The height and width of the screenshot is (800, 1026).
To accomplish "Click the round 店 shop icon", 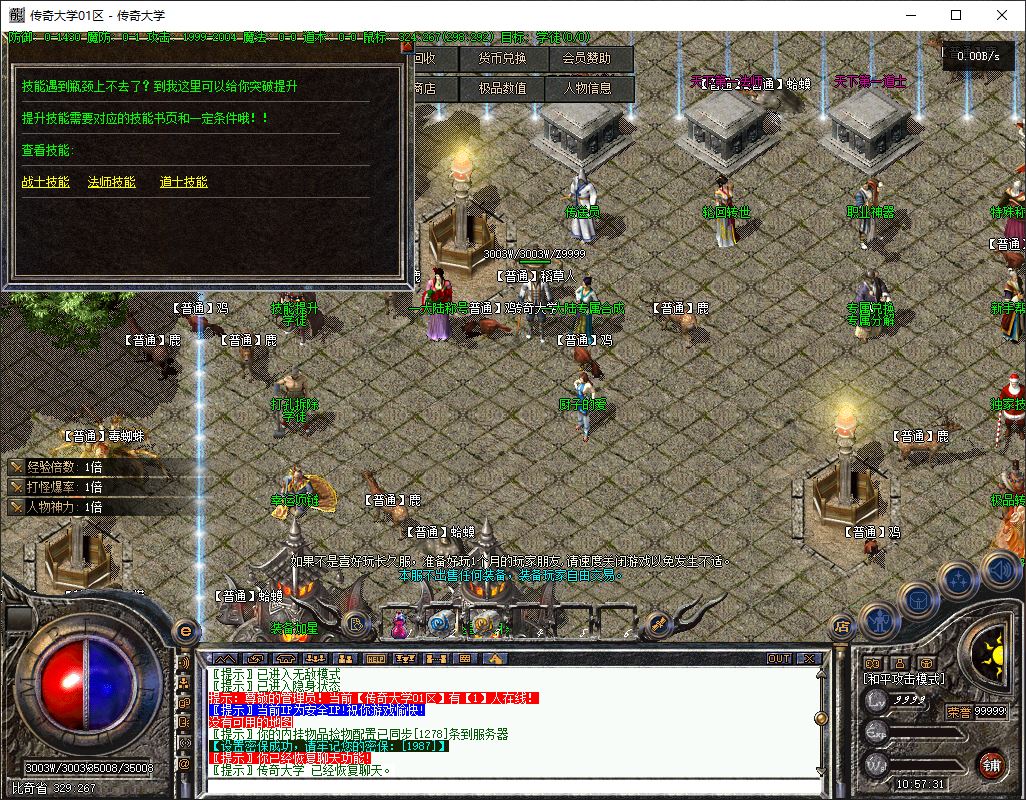I will (842, 626).
